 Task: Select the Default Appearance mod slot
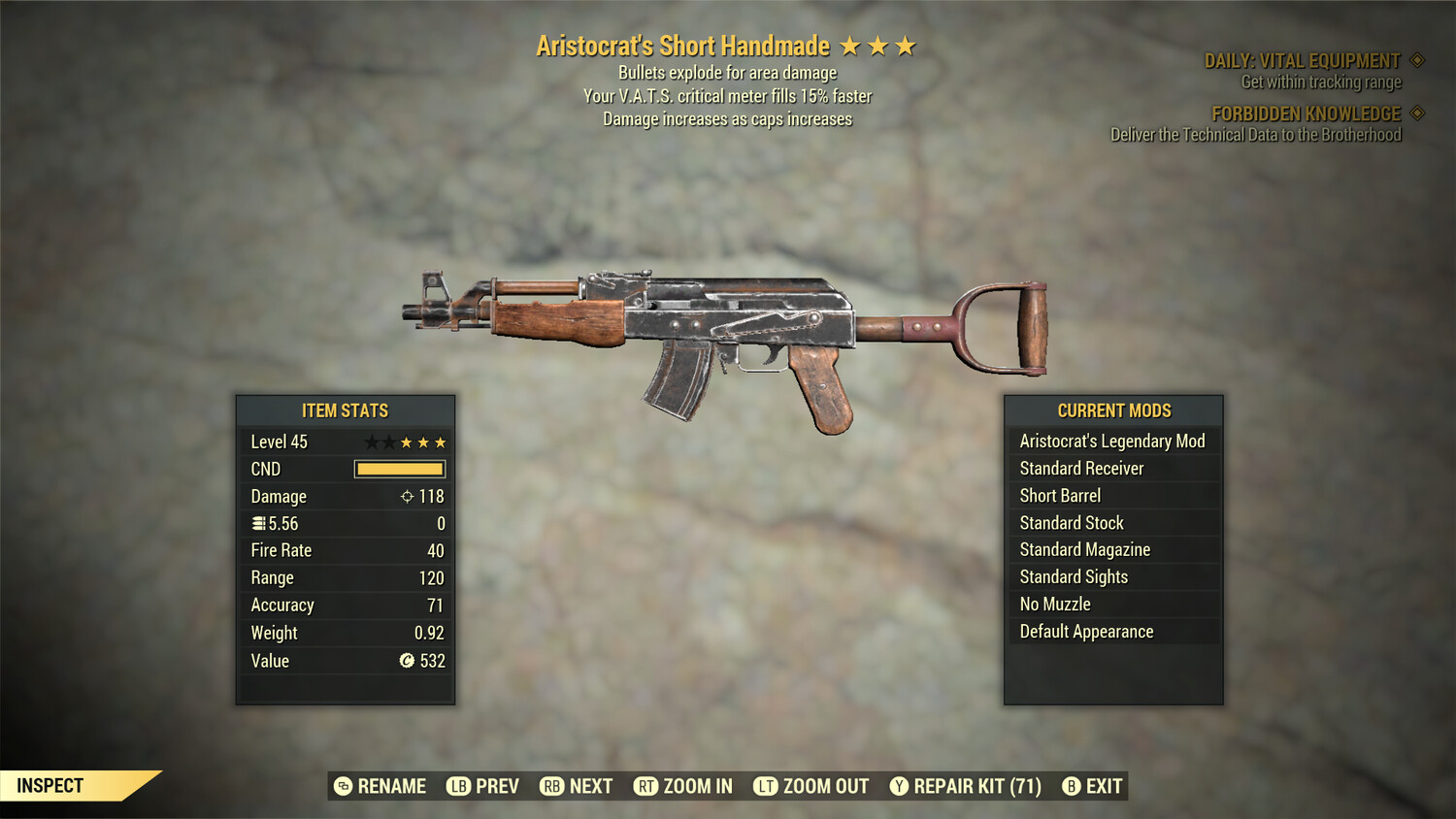(x=1112, y=631)
